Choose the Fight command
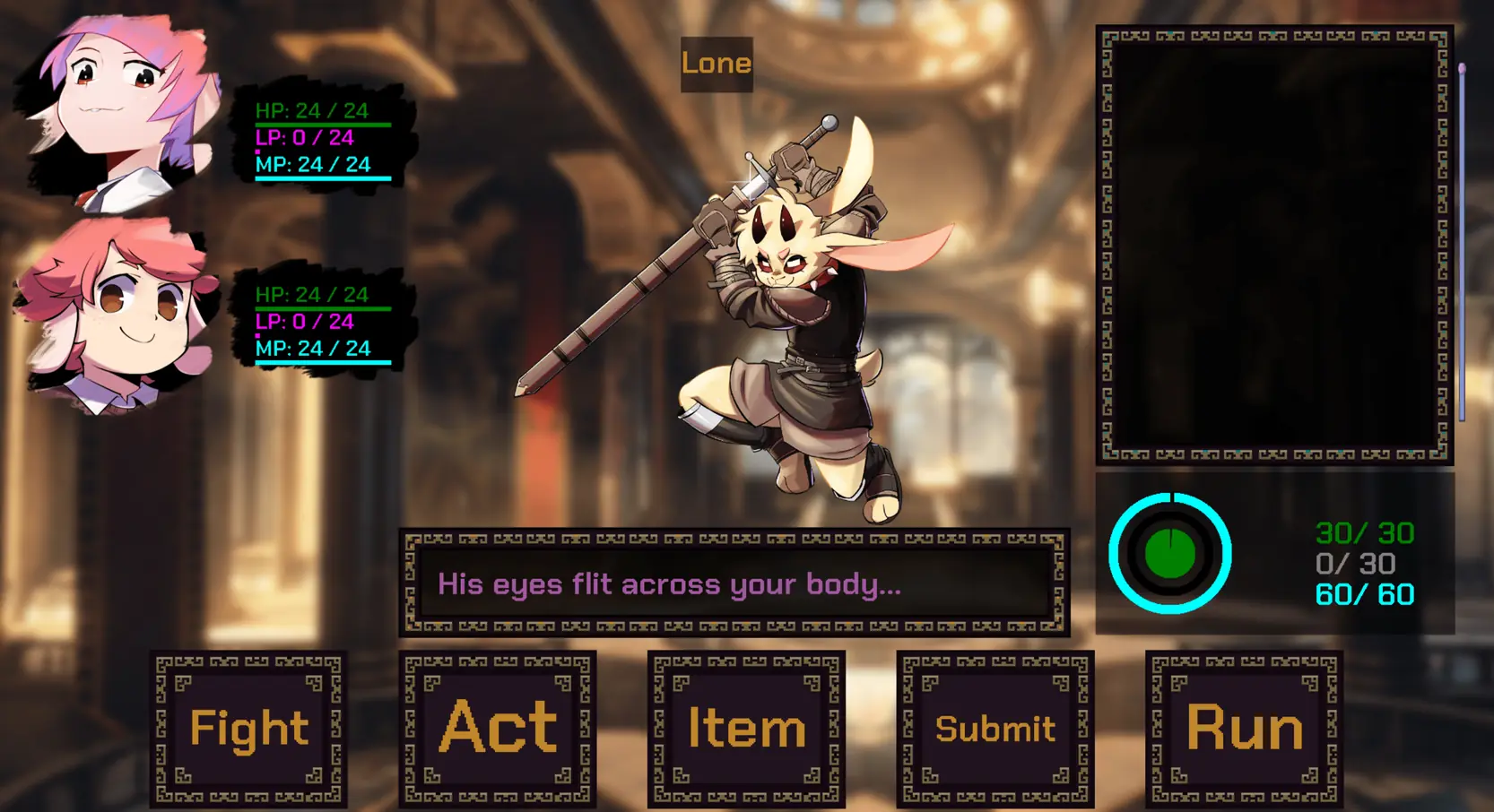Viewport: 1494px width, 812px height. point(248,729)
